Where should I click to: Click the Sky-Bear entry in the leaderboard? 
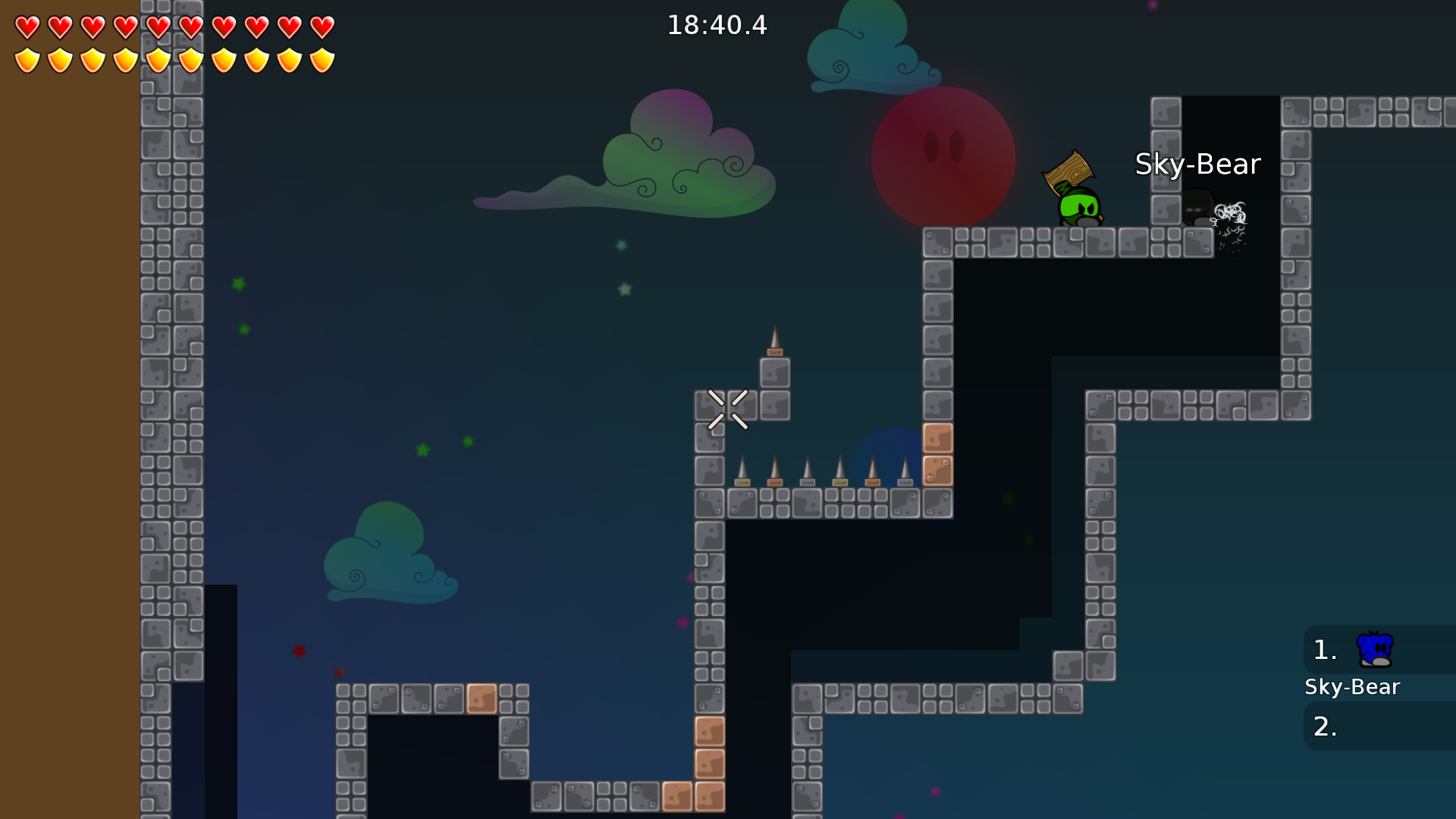pyautogui.click(x=1353, y=686)
